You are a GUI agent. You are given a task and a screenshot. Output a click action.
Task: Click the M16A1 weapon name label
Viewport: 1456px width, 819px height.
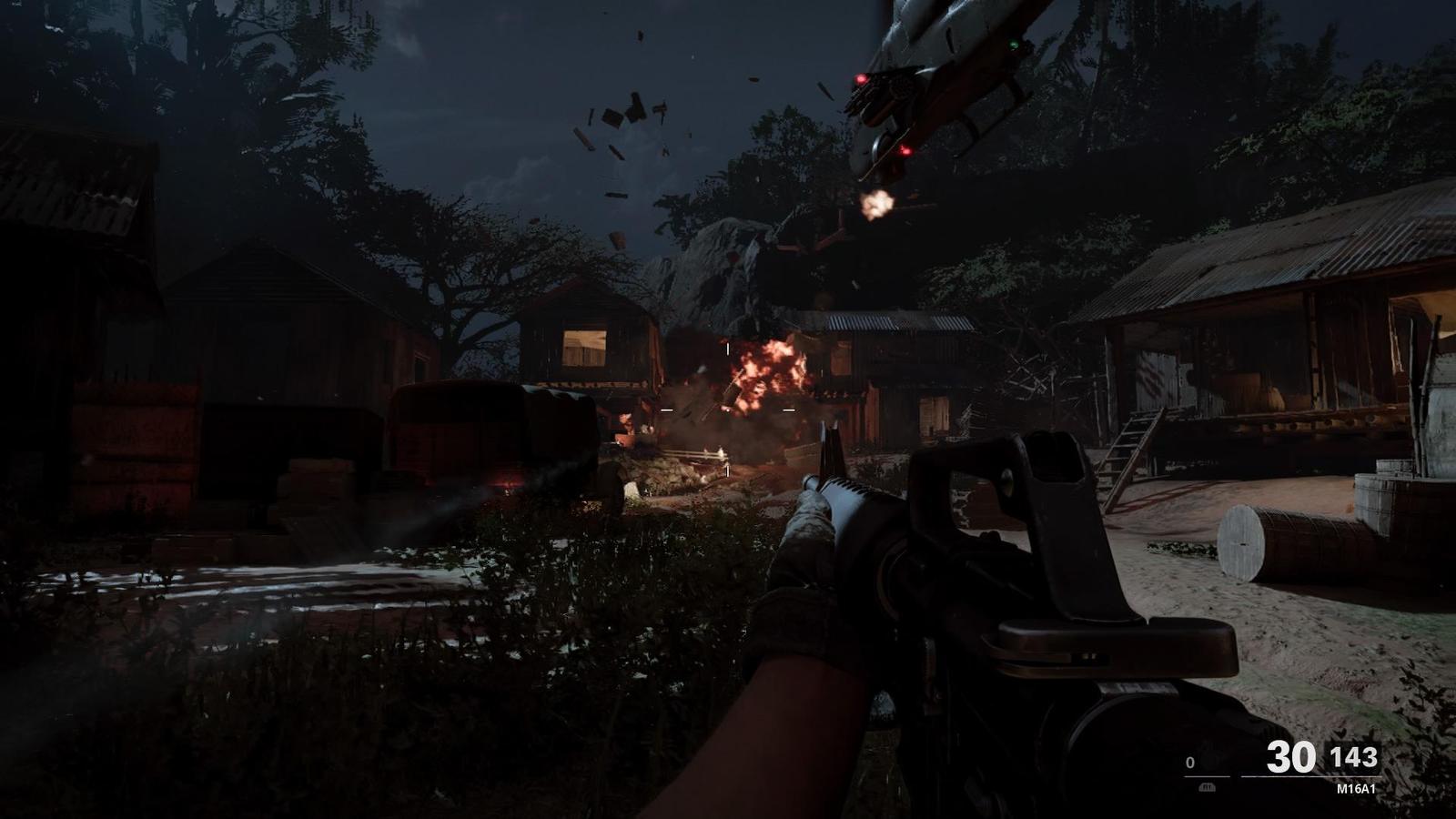tap(1358, 788)
